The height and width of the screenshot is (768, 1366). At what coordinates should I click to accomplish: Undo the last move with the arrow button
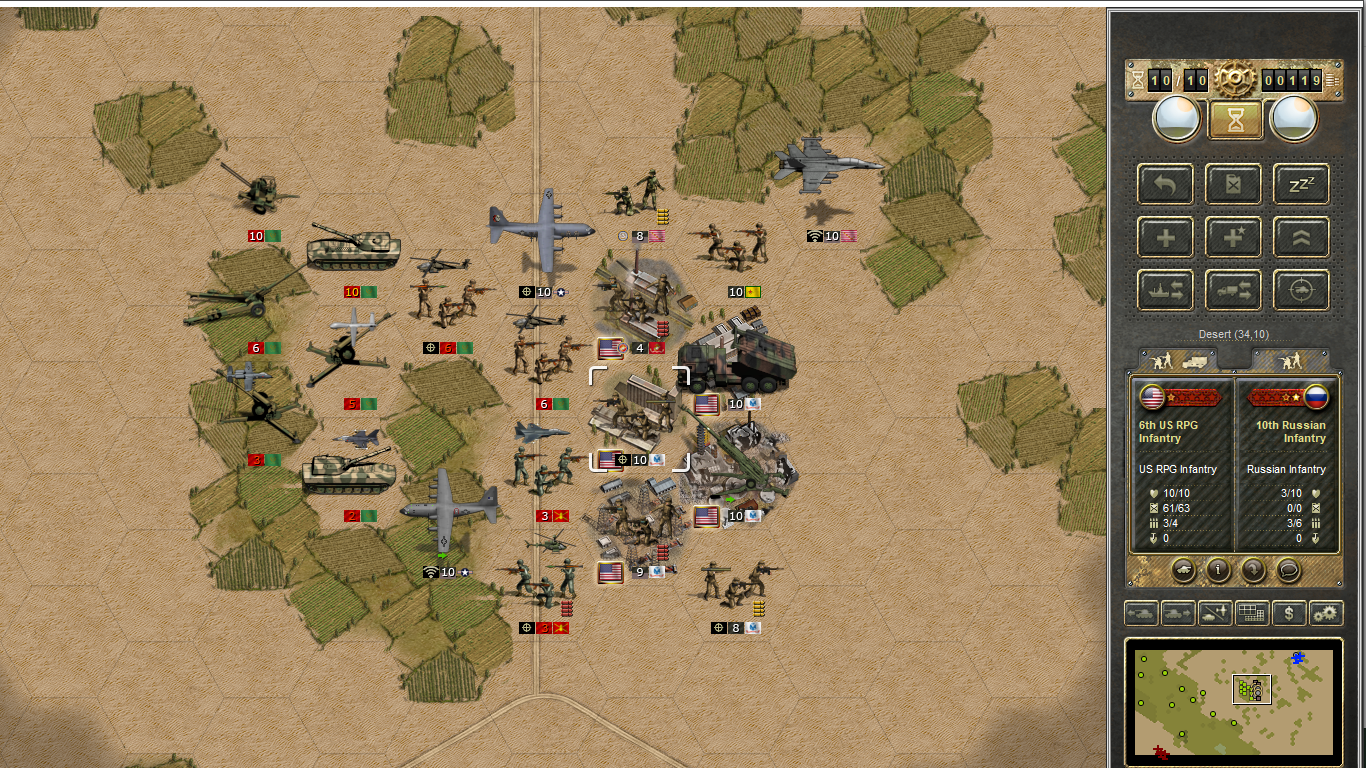1166,184
